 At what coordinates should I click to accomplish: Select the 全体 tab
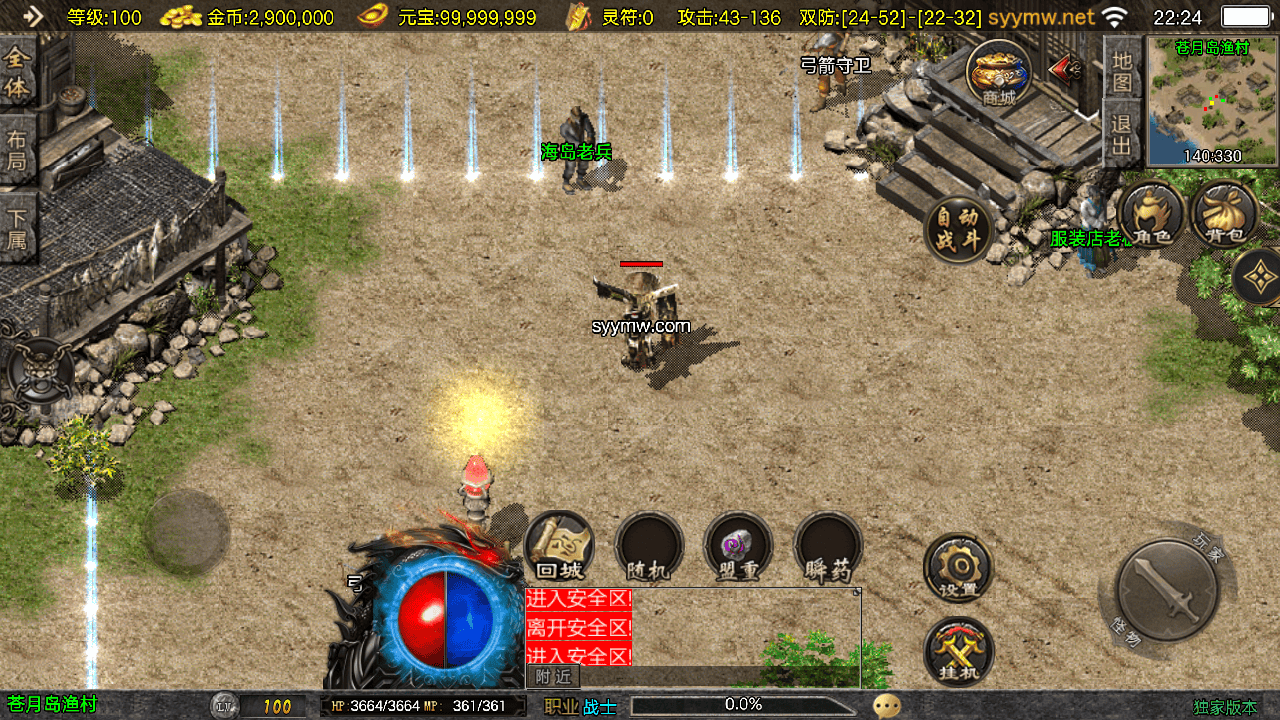tap(18, 73)
